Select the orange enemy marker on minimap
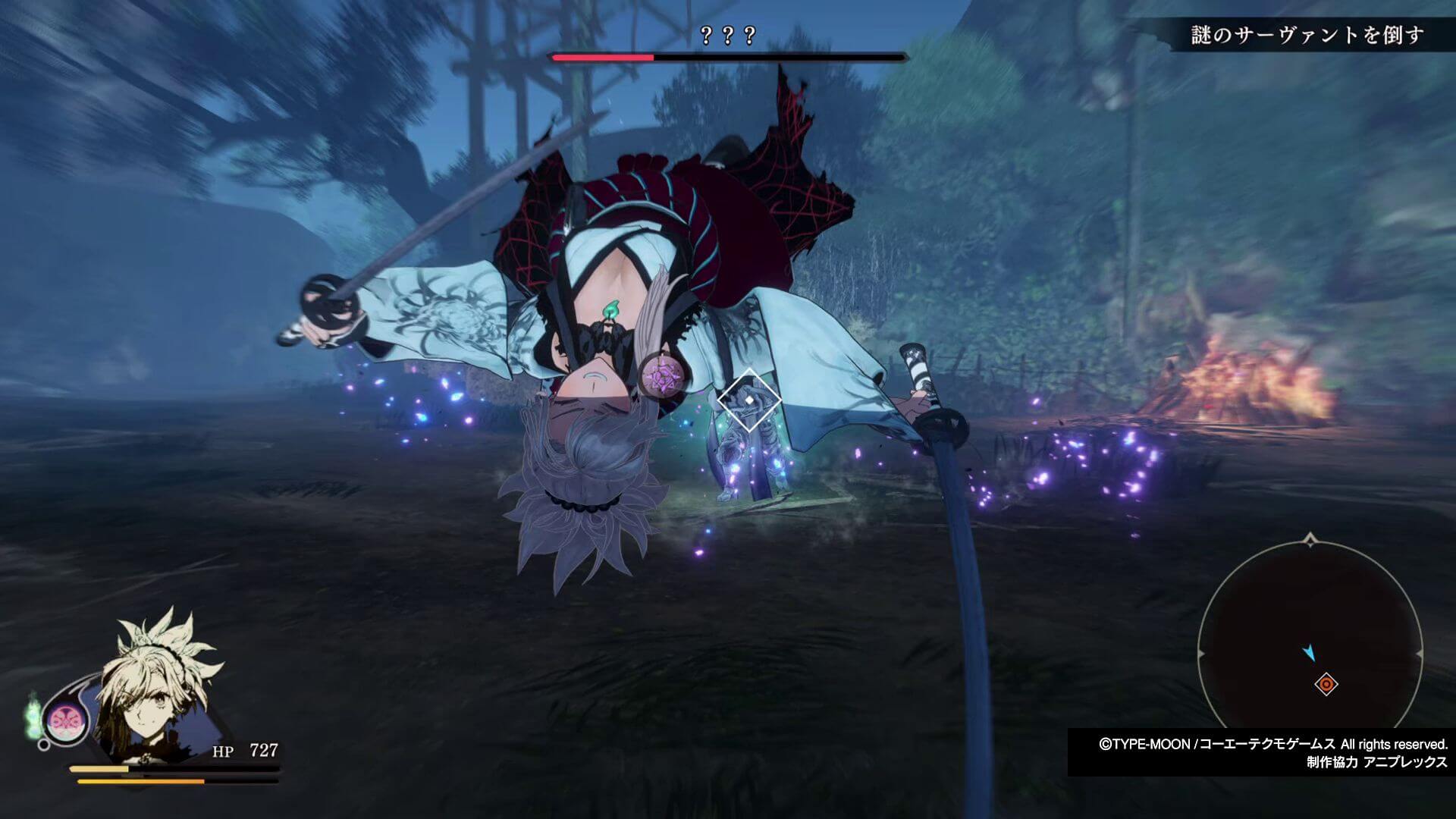The width and height of the screenshot is (1456, 819). click(1326, 685)
